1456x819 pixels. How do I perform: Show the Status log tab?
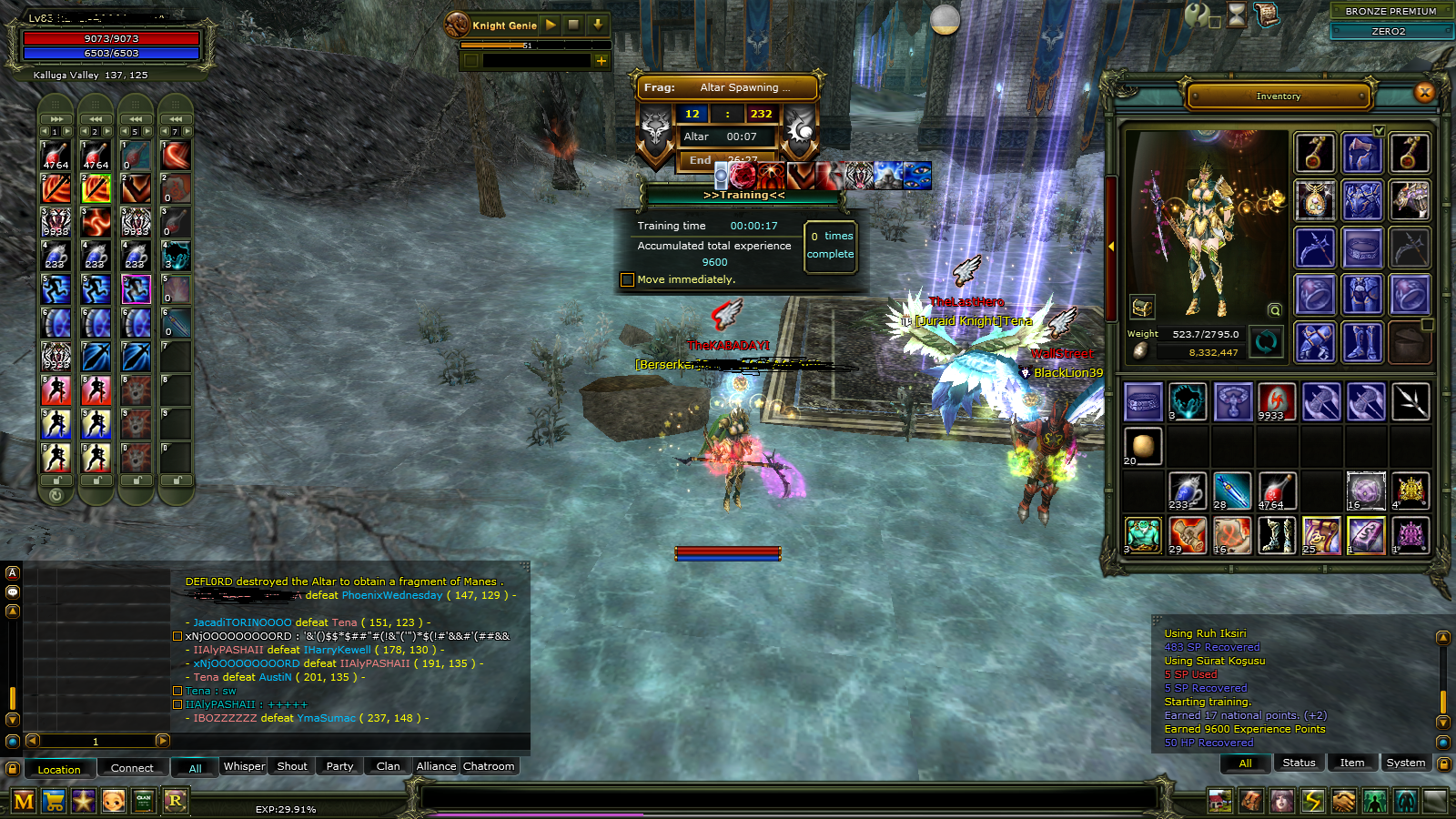[x=1299, y=763]
